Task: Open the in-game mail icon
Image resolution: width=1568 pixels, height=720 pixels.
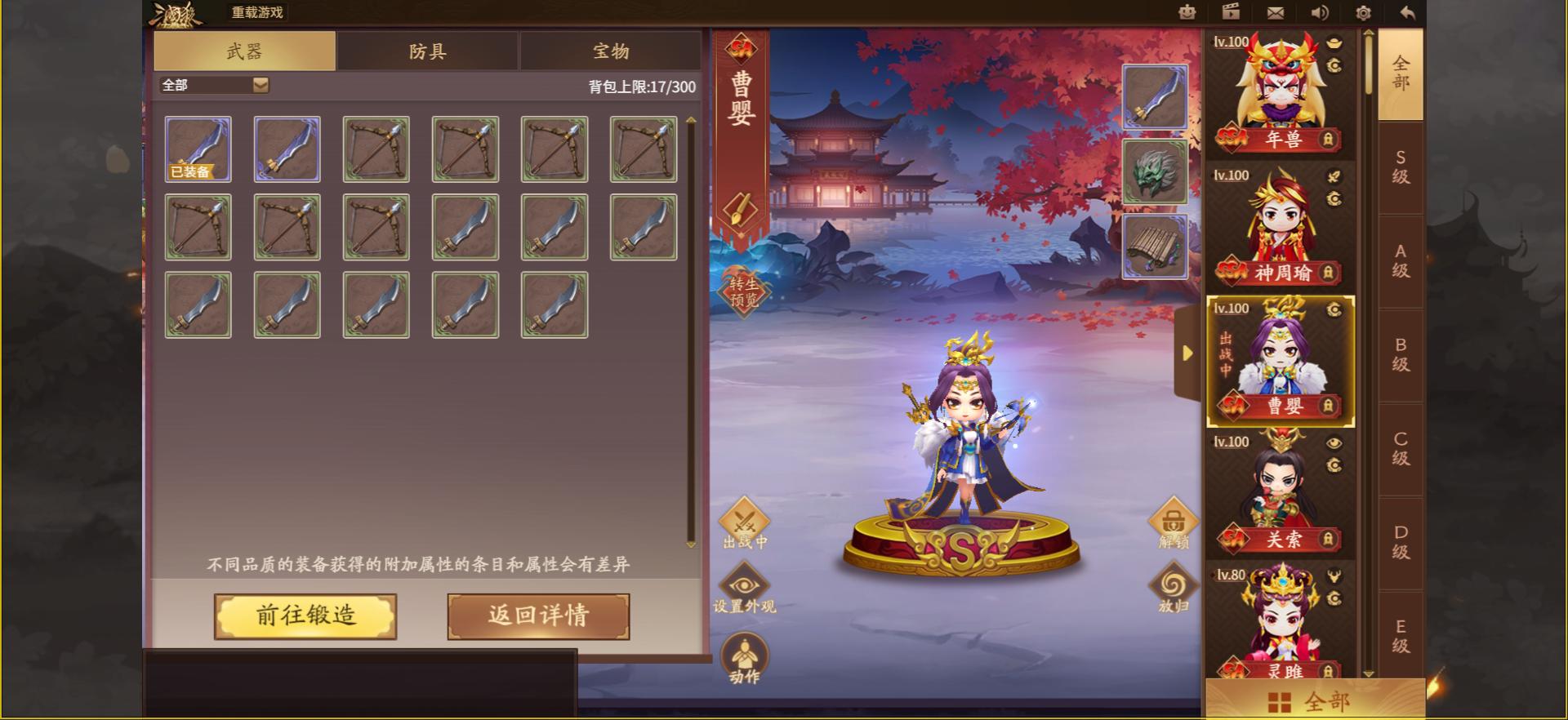Action: tap(1275, 12)
